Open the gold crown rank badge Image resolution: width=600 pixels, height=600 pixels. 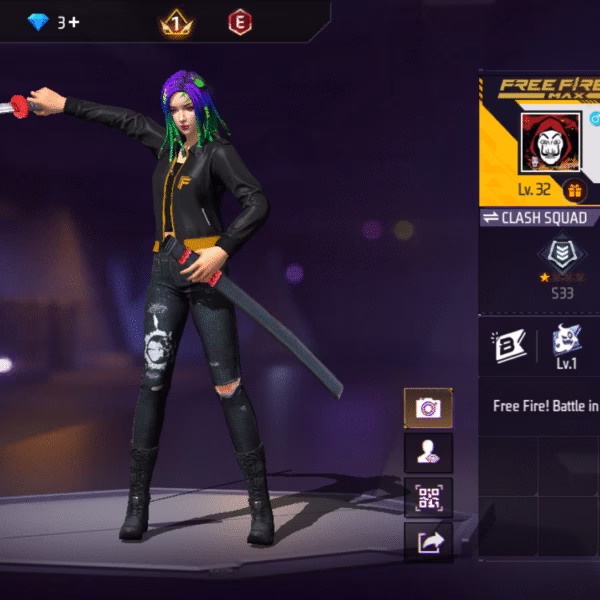[177, 21]
